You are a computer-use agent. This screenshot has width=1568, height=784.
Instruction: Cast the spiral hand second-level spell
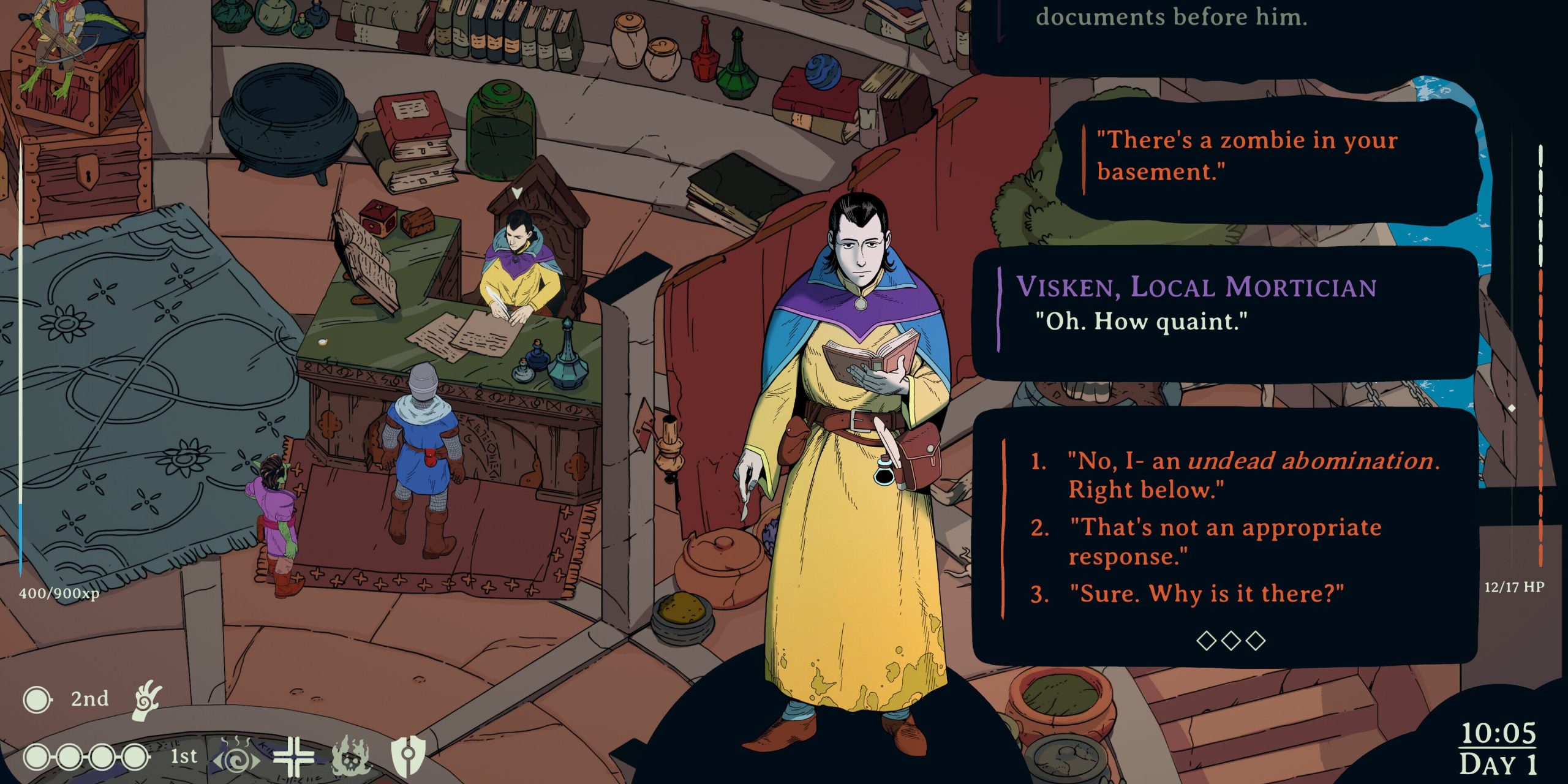(x=148, y=699)
